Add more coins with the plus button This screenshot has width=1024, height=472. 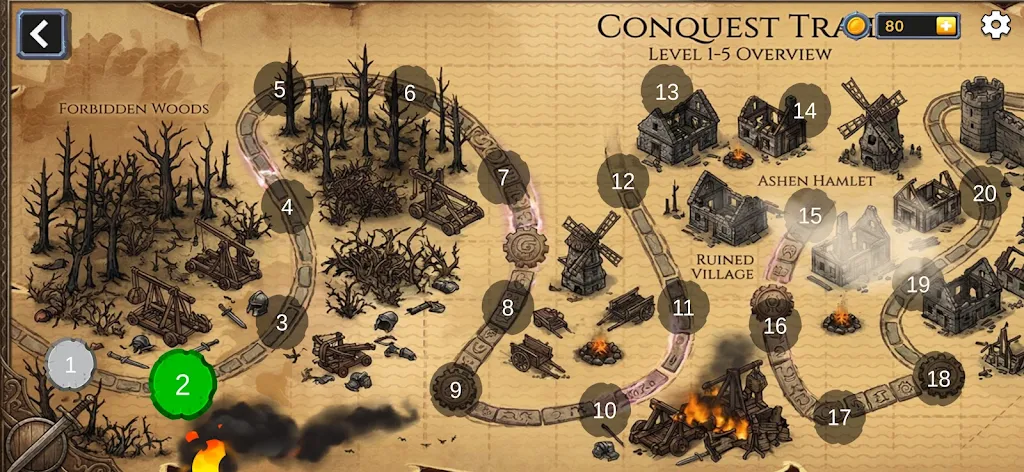point(945,26)
